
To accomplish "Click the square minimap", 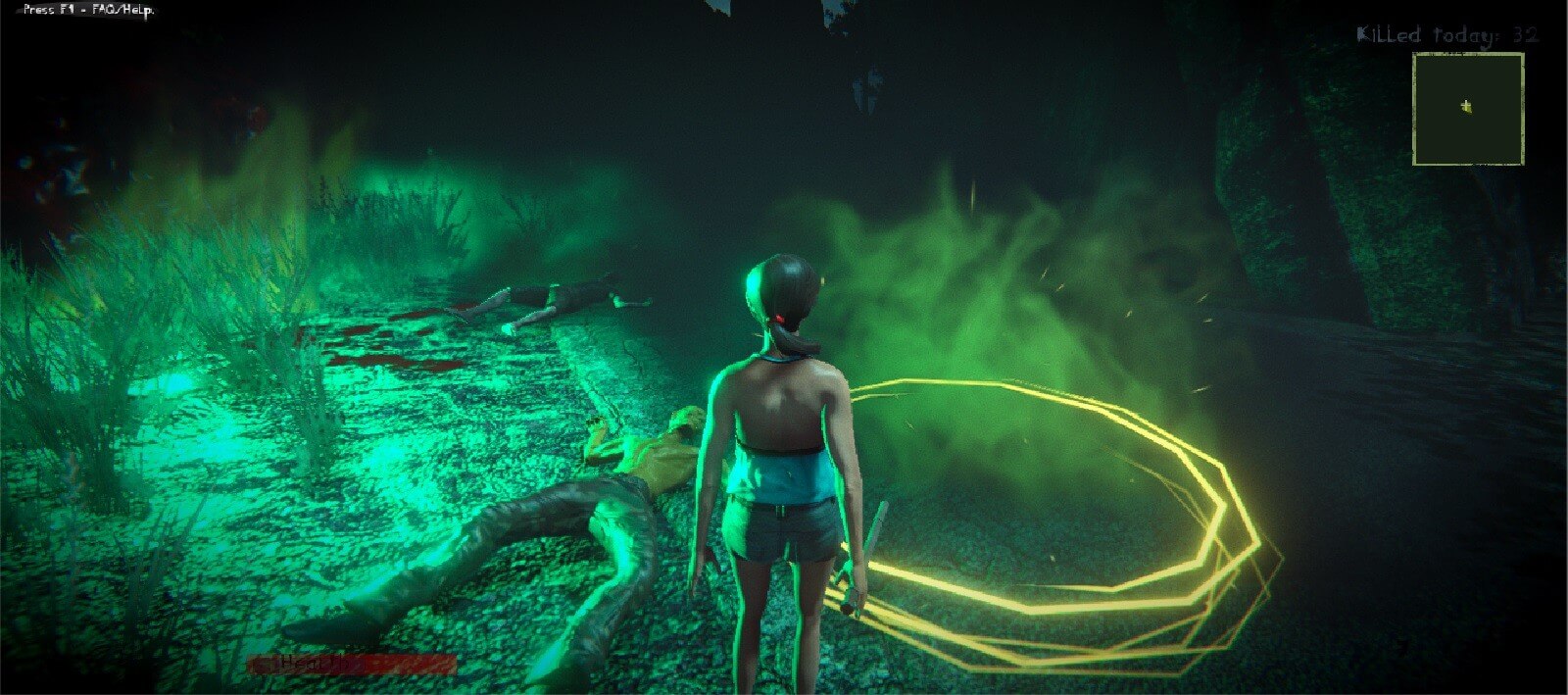I will (1467, 109).
